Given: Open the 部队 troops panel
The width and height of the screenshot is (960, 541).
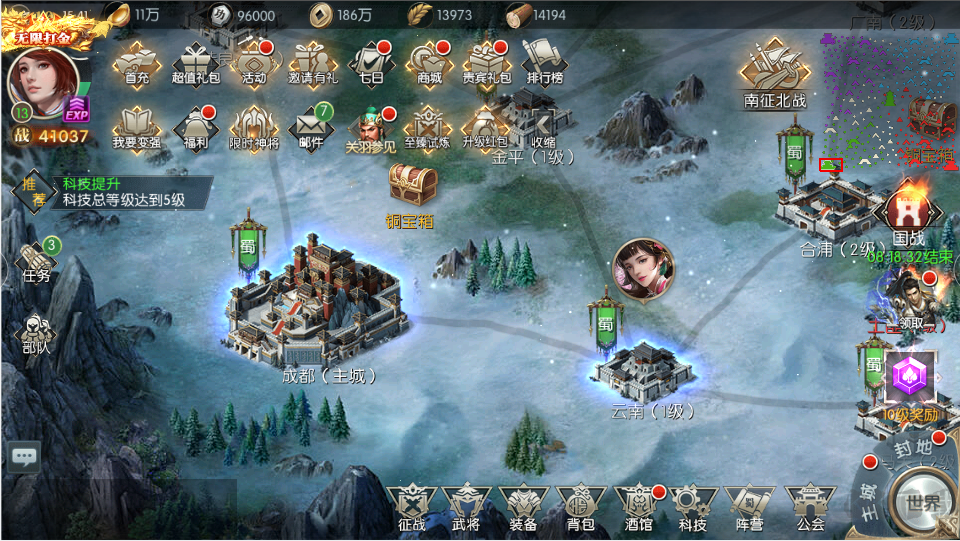Looking at the screenshot, I should 36,335.
